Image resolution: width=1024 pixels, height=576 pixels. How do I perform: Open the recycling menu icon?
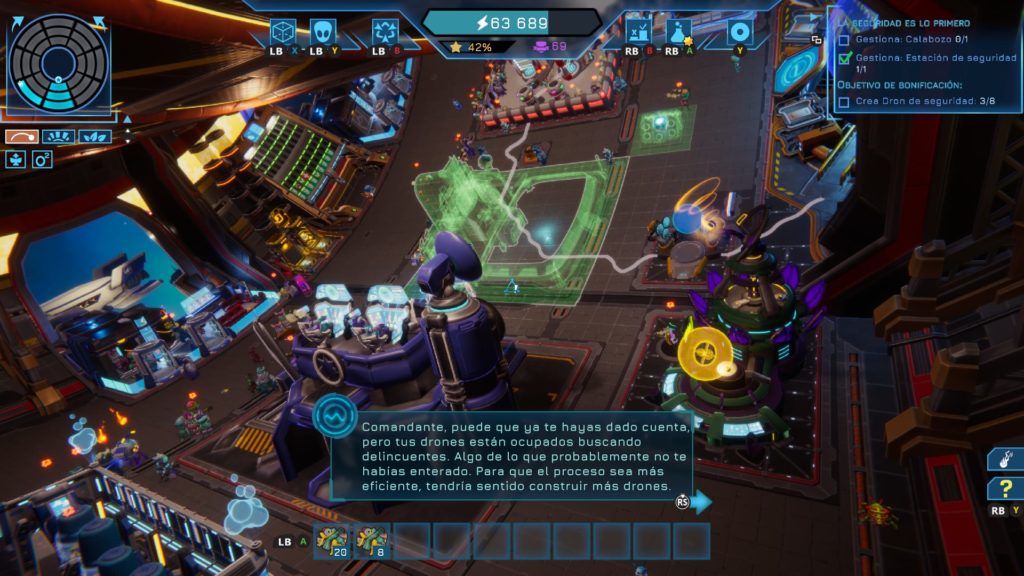click(385, 31)
